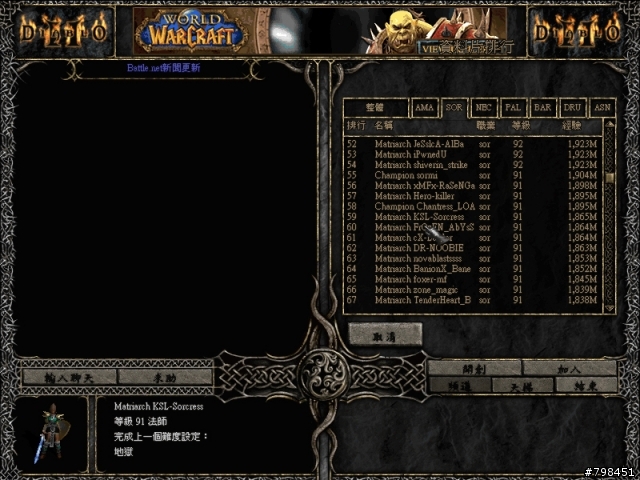
Task: Click the 加入 join game button
Action: [569, 368]
